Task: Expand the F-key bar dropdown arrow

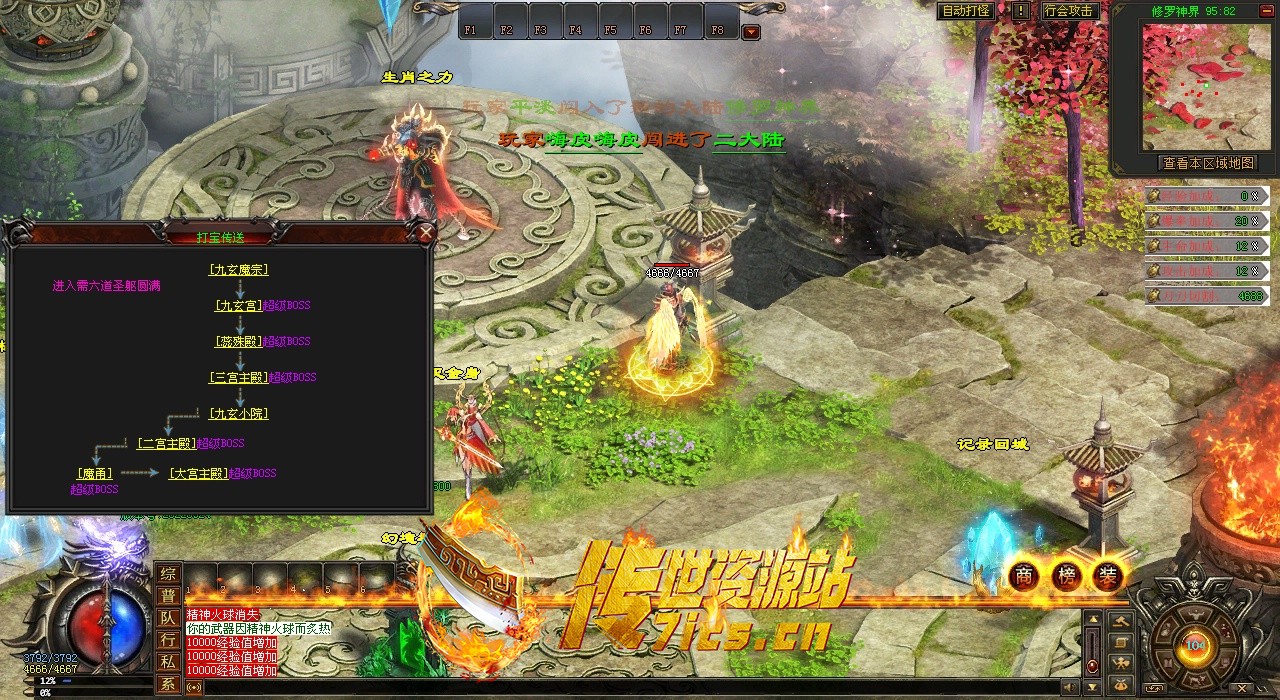Action: pos(751,32)
